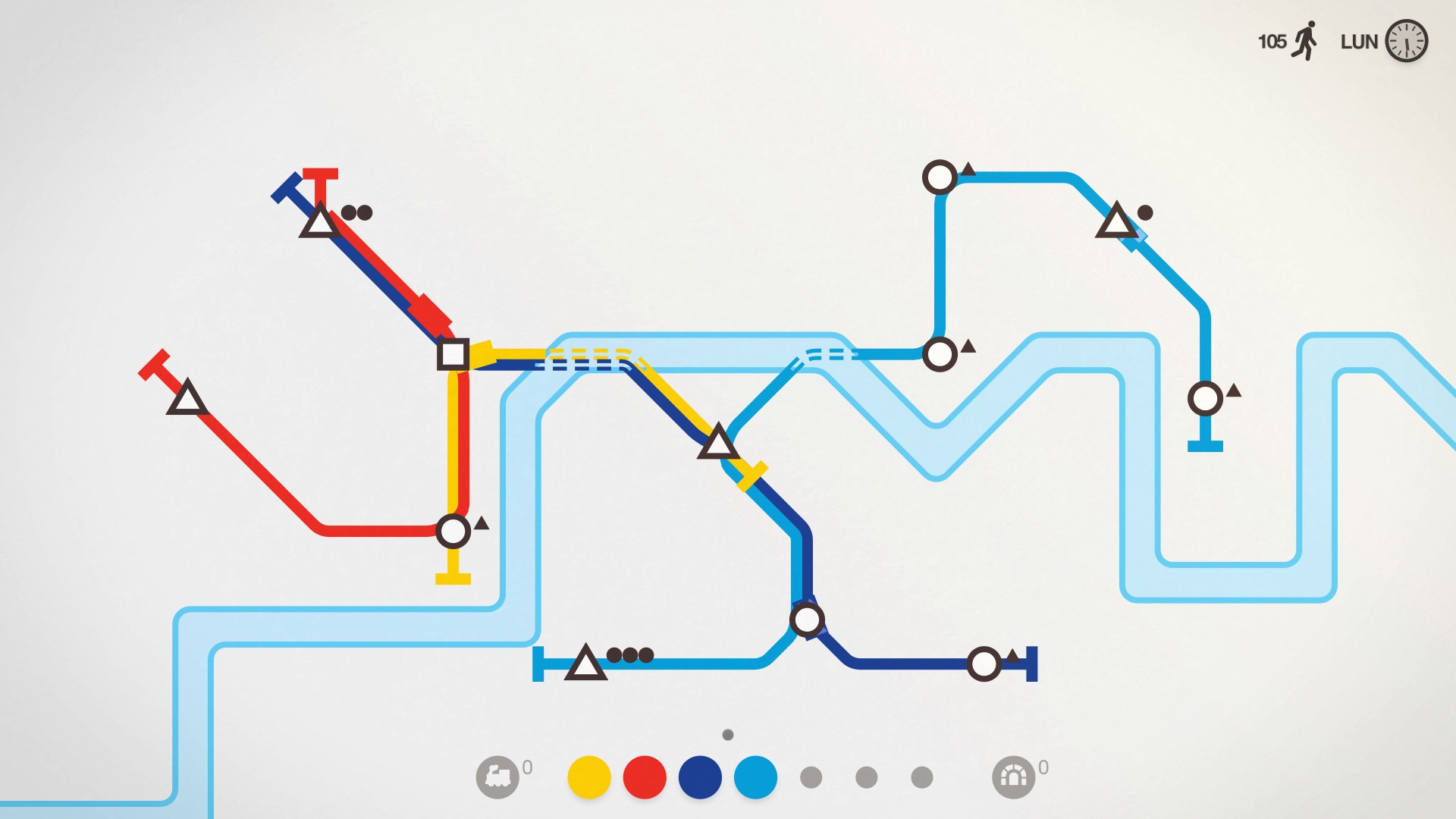The height and width of the screenshot is (819, 1456).
Task: Select the square interchange station on the map
Action: click(452, 353)
